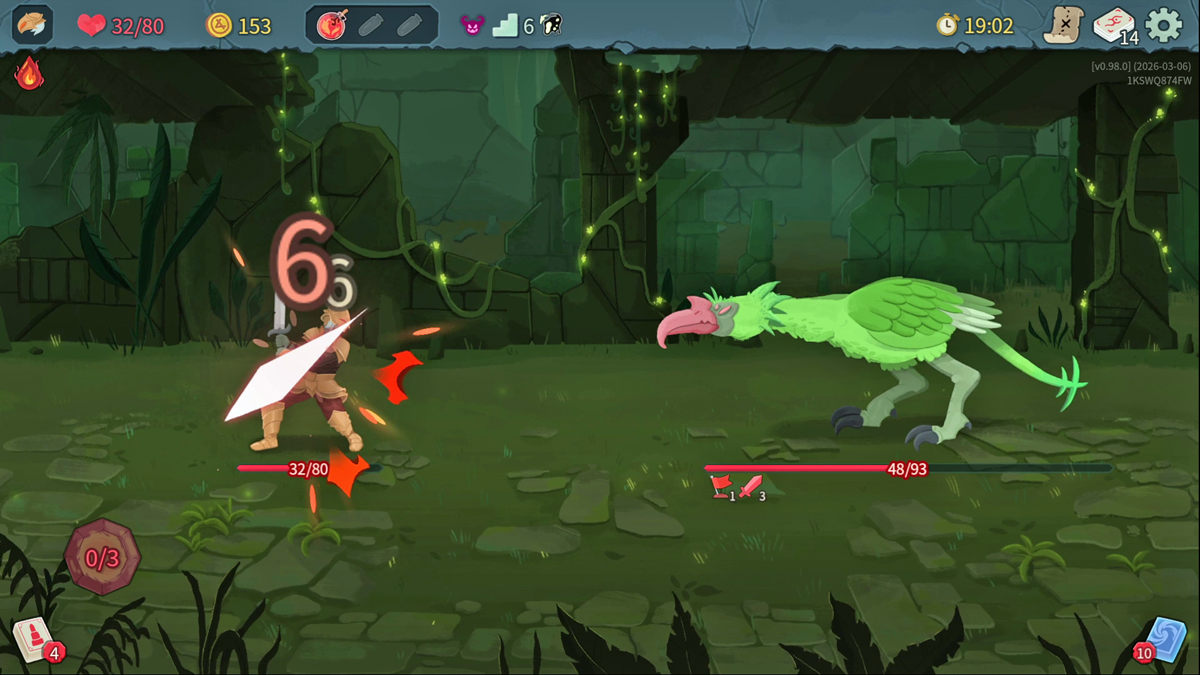View the full deck of 14 cards

[1113, 25]
